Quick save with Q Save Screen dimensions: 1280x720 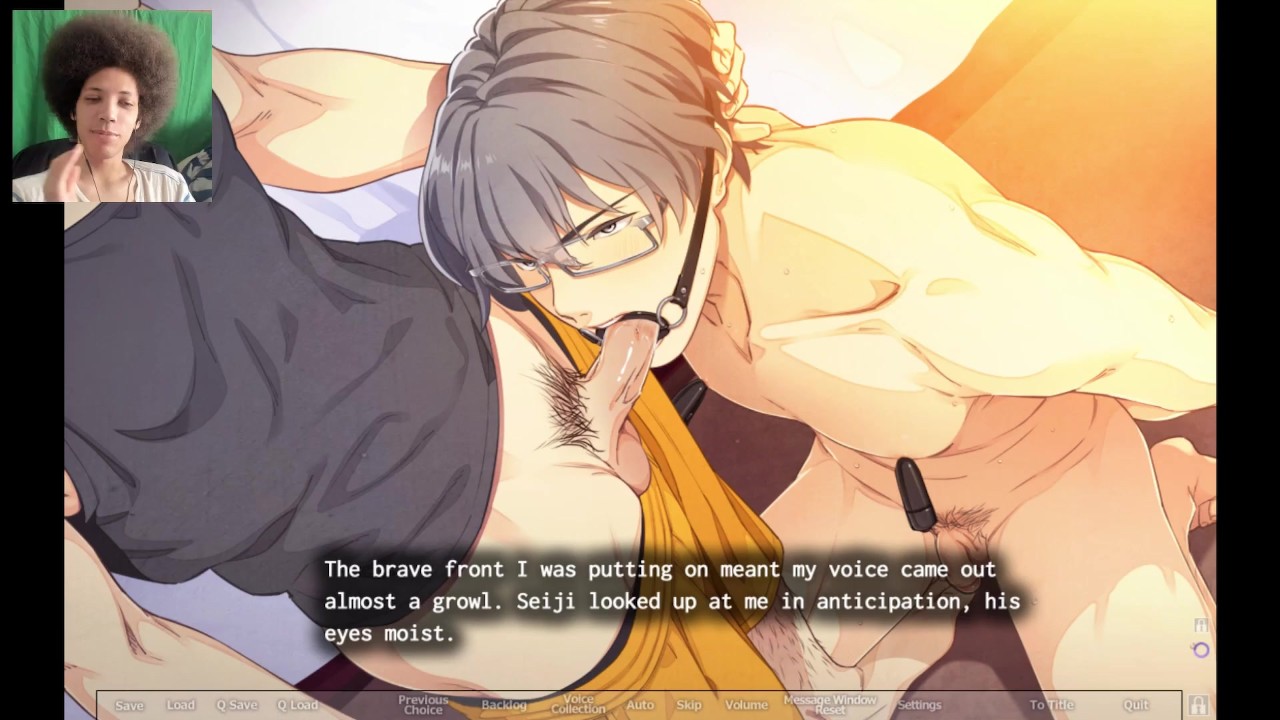[x=237, y=705]
